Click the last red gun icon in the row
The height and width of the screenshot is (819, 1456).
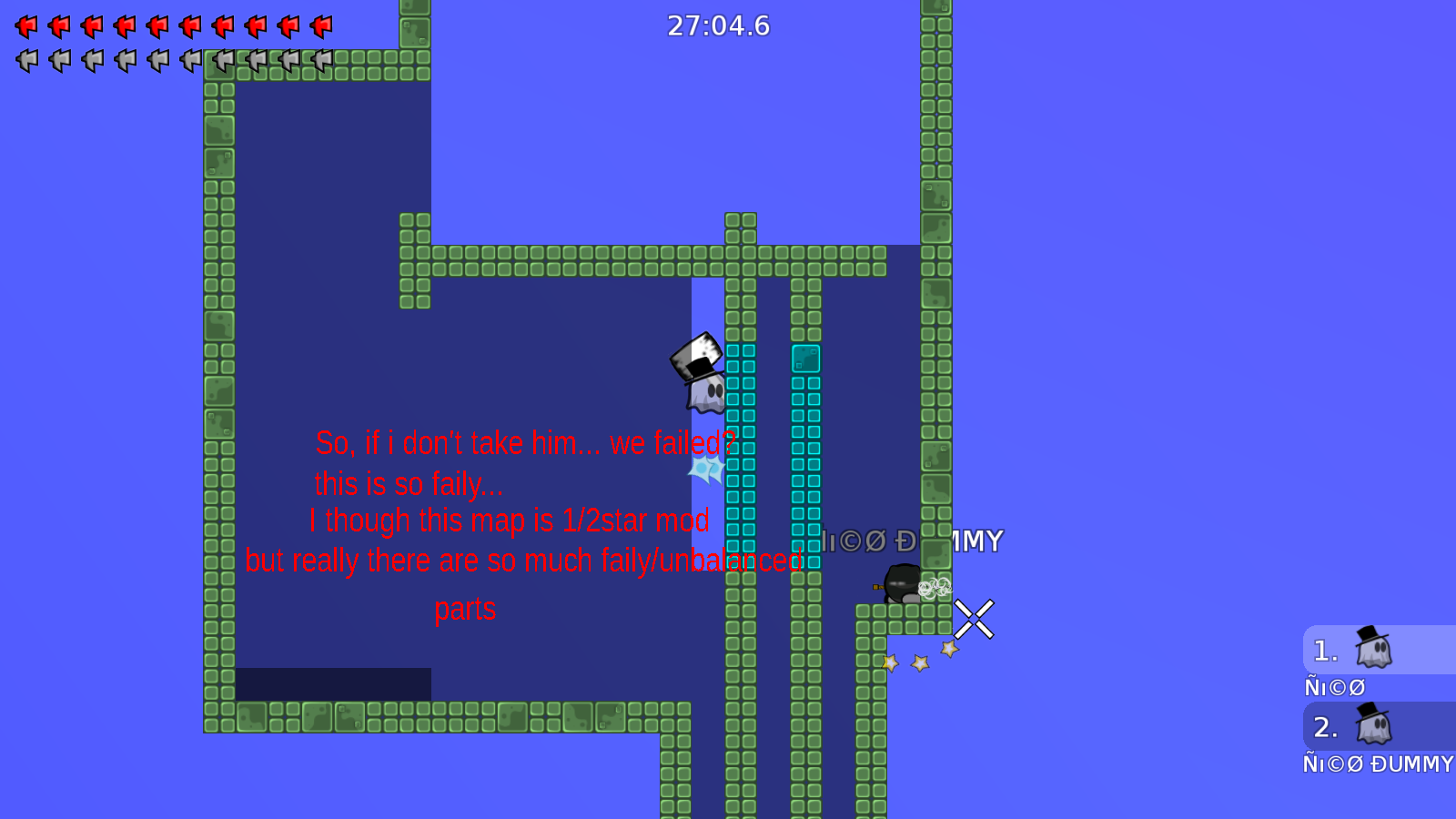tap(321, 26)
